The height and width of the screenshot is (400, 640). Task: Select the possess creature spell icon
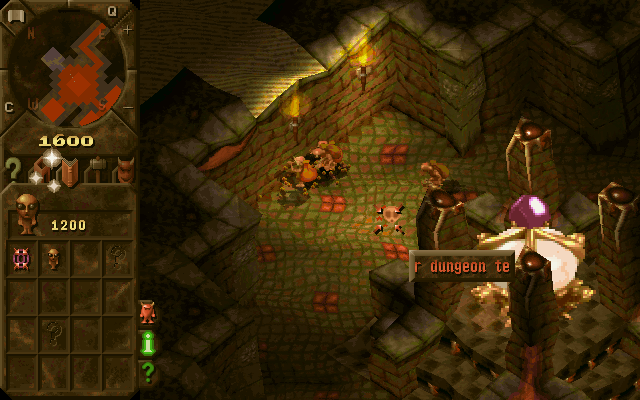click(21, 258)
